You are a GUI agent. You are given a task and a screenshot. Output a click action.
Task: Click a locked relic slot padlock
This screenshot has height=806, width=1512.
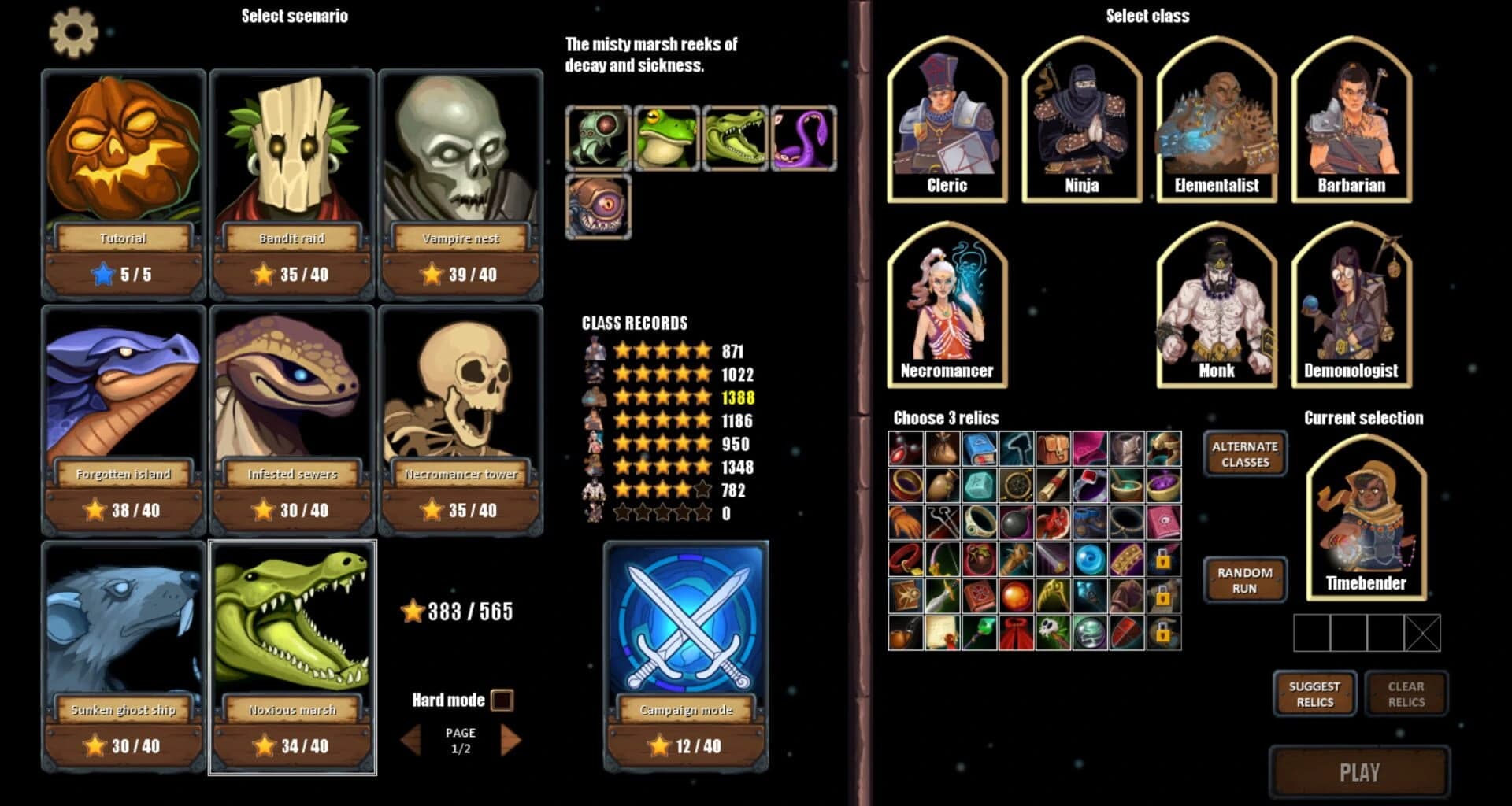pyautogui.click(x=1162, y=560)
